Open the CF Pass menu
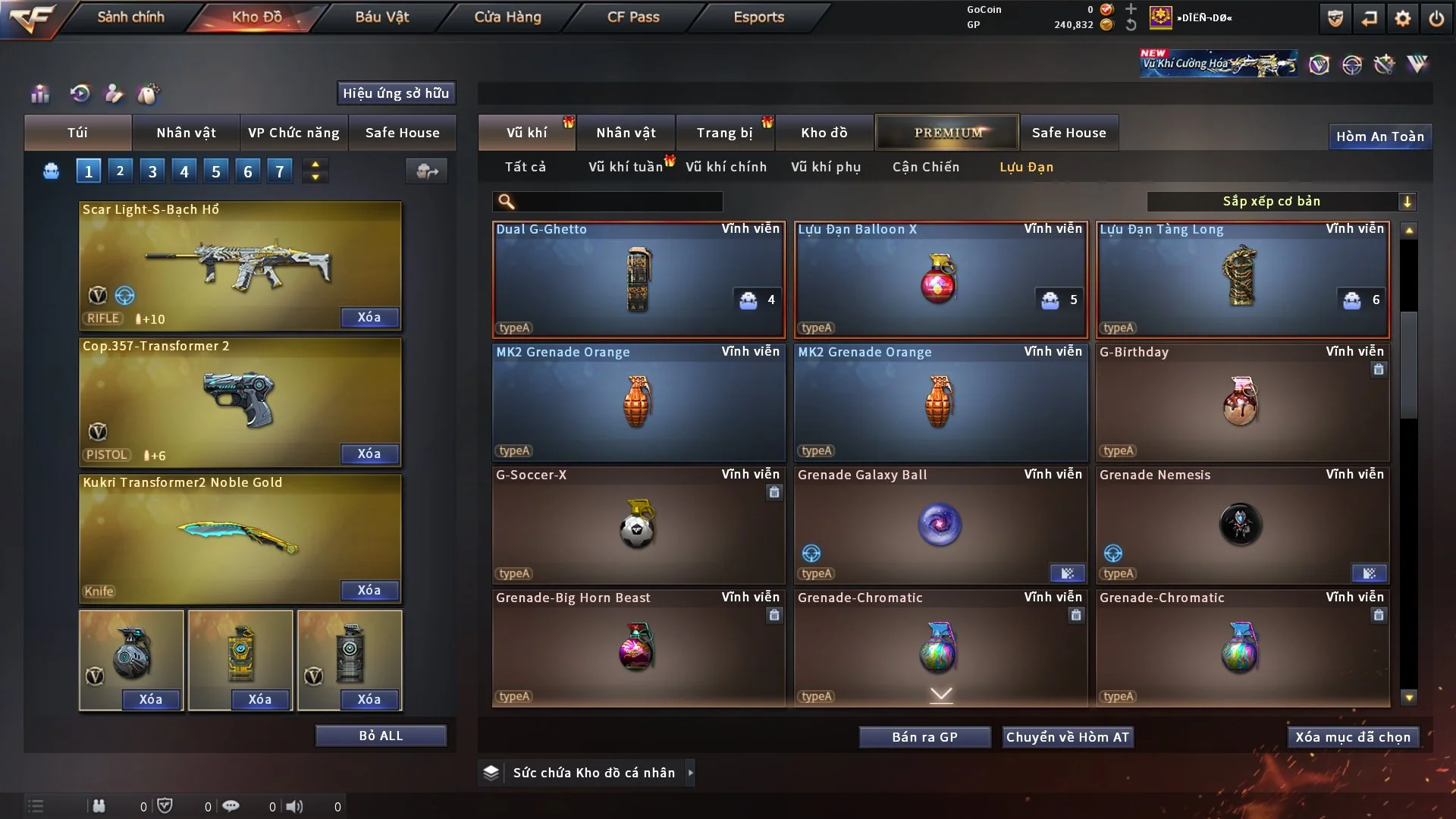This screenshot has height=819, width=1456. [633, 17]
